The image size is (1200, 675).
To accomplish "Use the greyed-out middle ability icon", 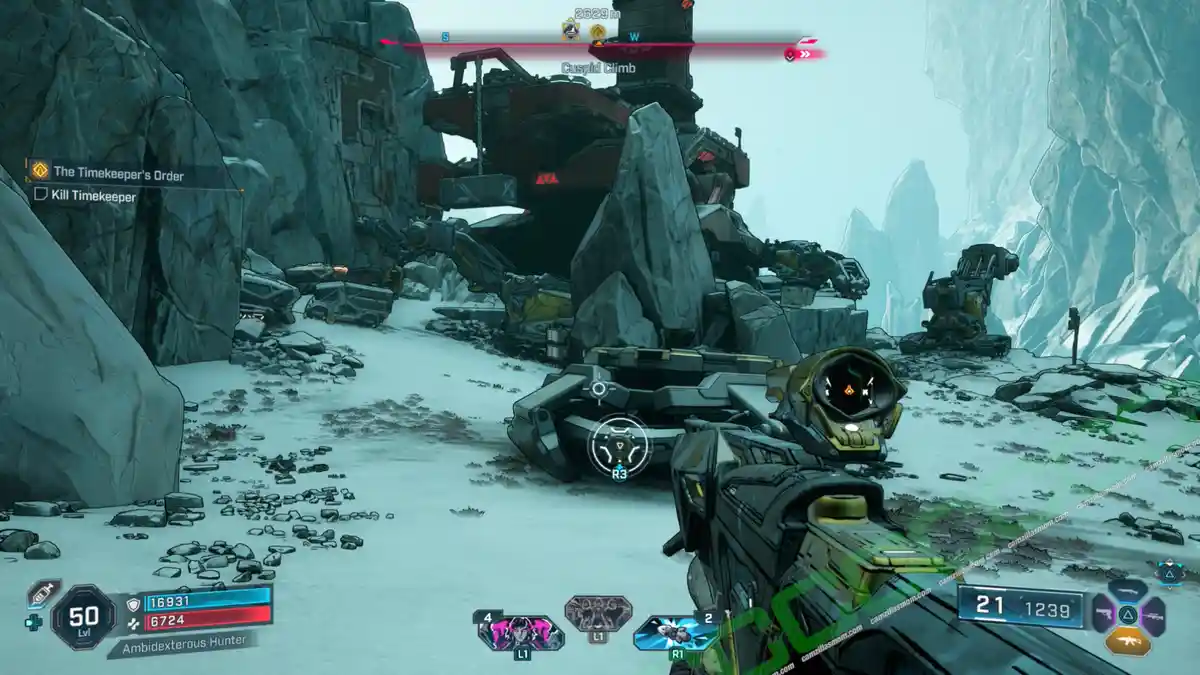I will [597, 612].
